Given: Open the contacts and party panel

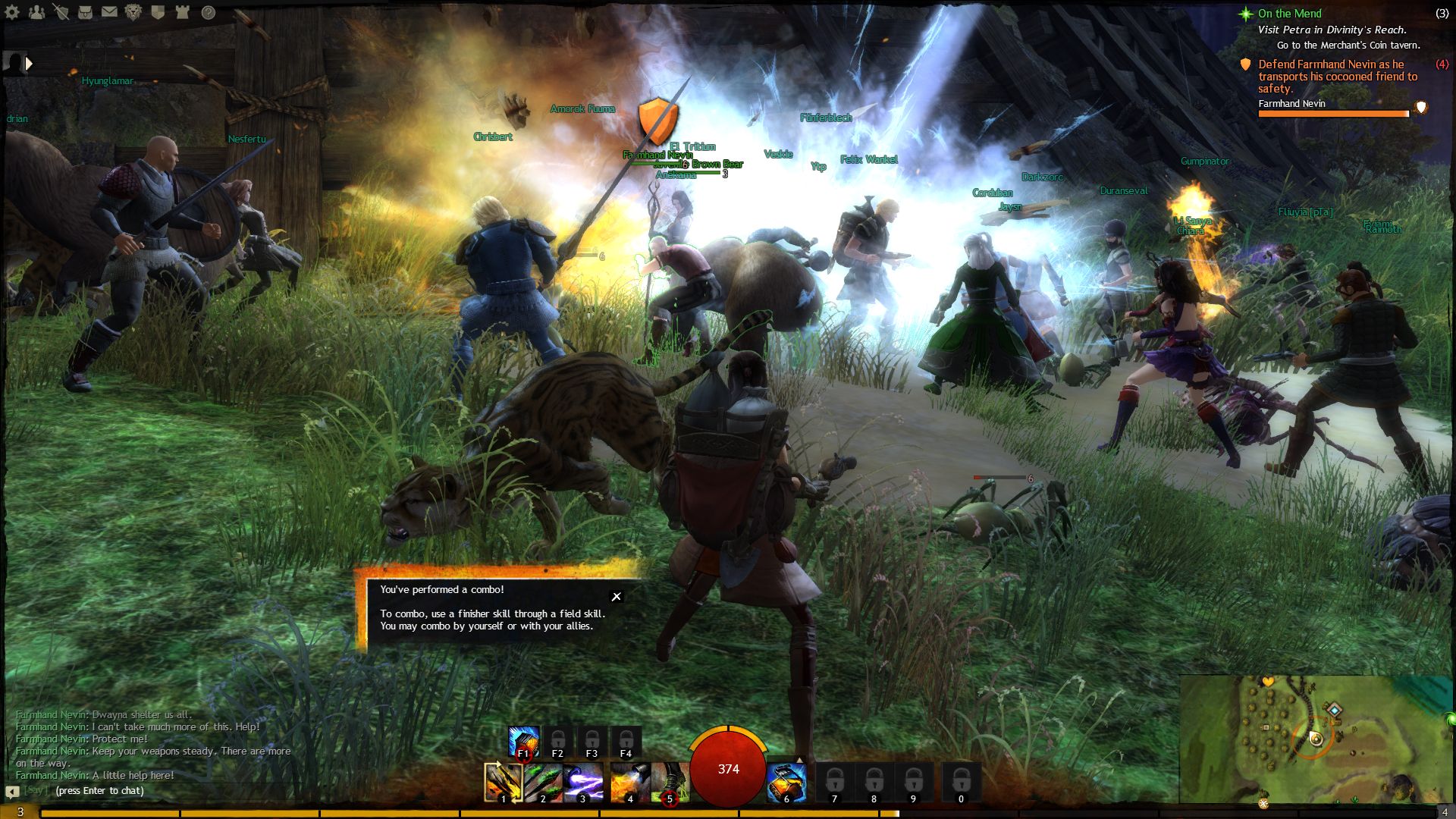Looking at the screenshot, I should pyautogui.click(x=37, y=12).
